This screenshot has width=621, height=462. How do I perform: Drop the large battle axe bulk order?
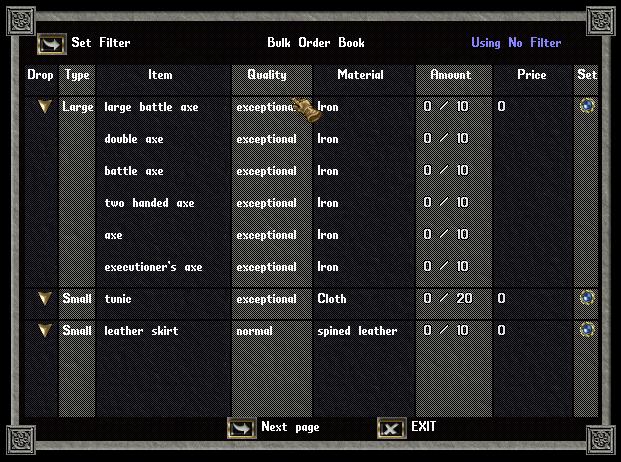click(43, 107)
